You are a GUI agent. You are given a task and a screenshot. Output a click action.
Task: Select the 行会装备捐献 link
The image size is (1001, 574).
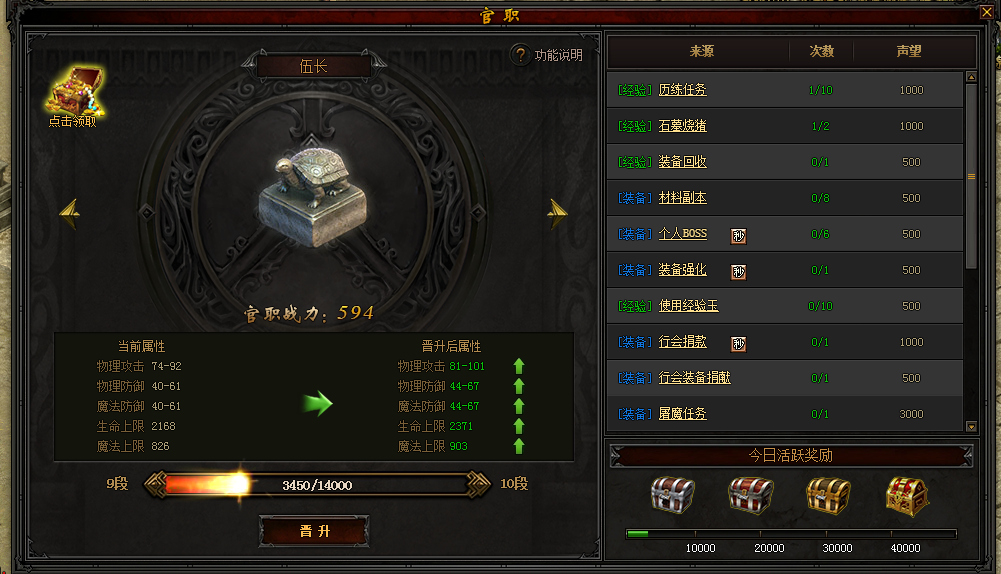point(694,378)
